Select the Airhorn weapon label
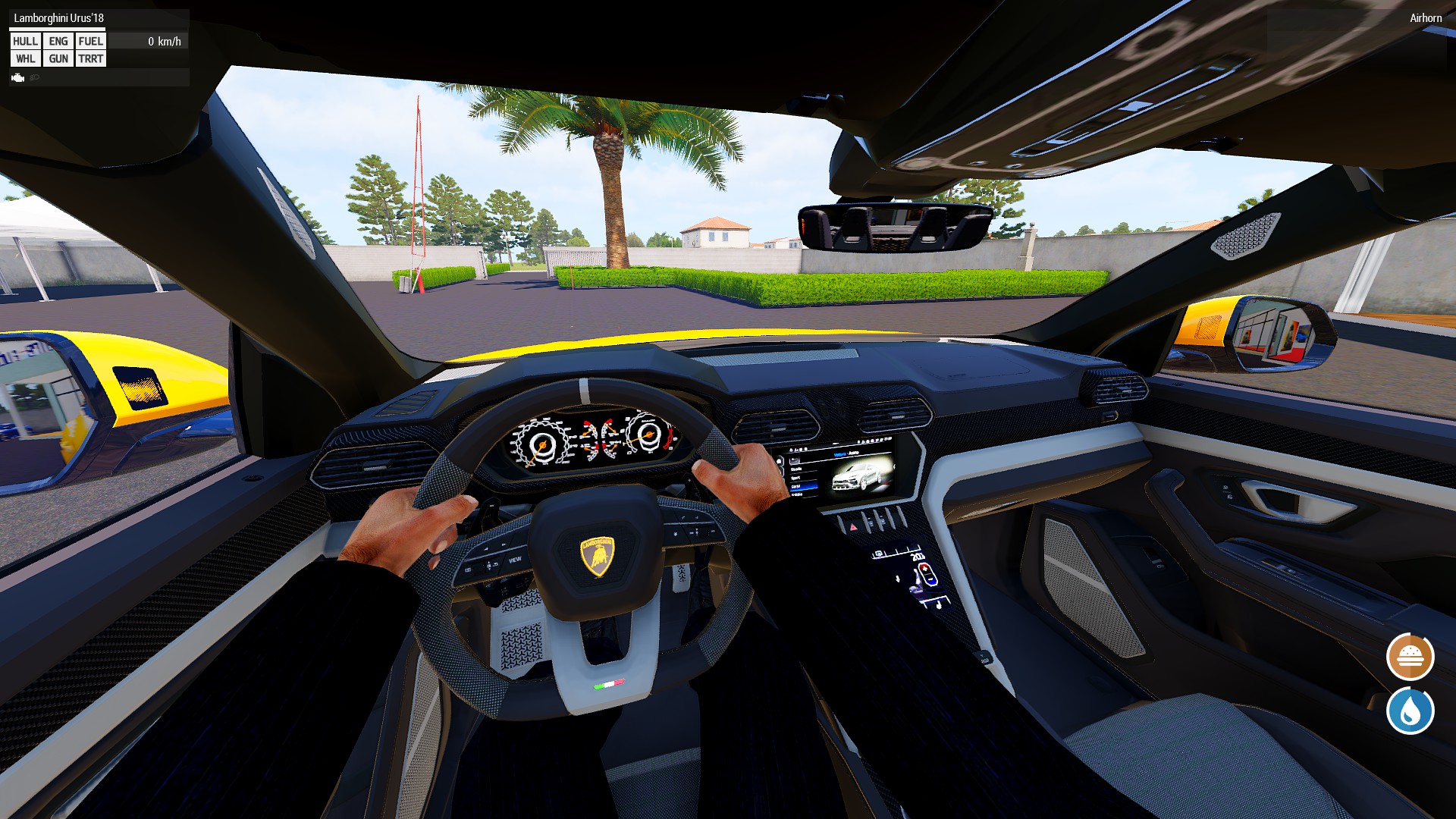 point(1426,18)
